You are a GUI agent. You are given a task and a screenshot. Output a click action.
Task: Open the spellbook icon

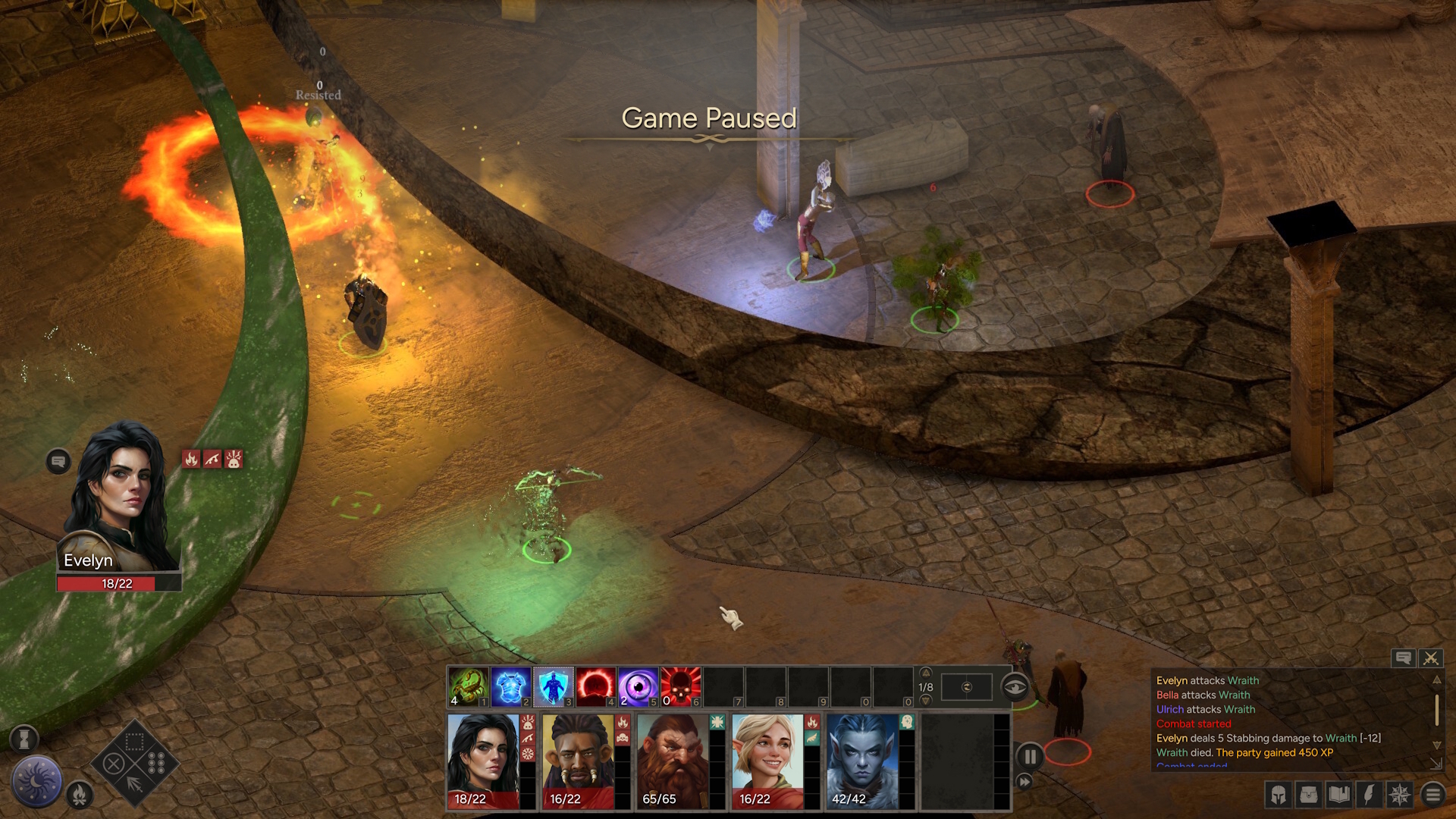pyautogui.click(x=1339, y=794)
